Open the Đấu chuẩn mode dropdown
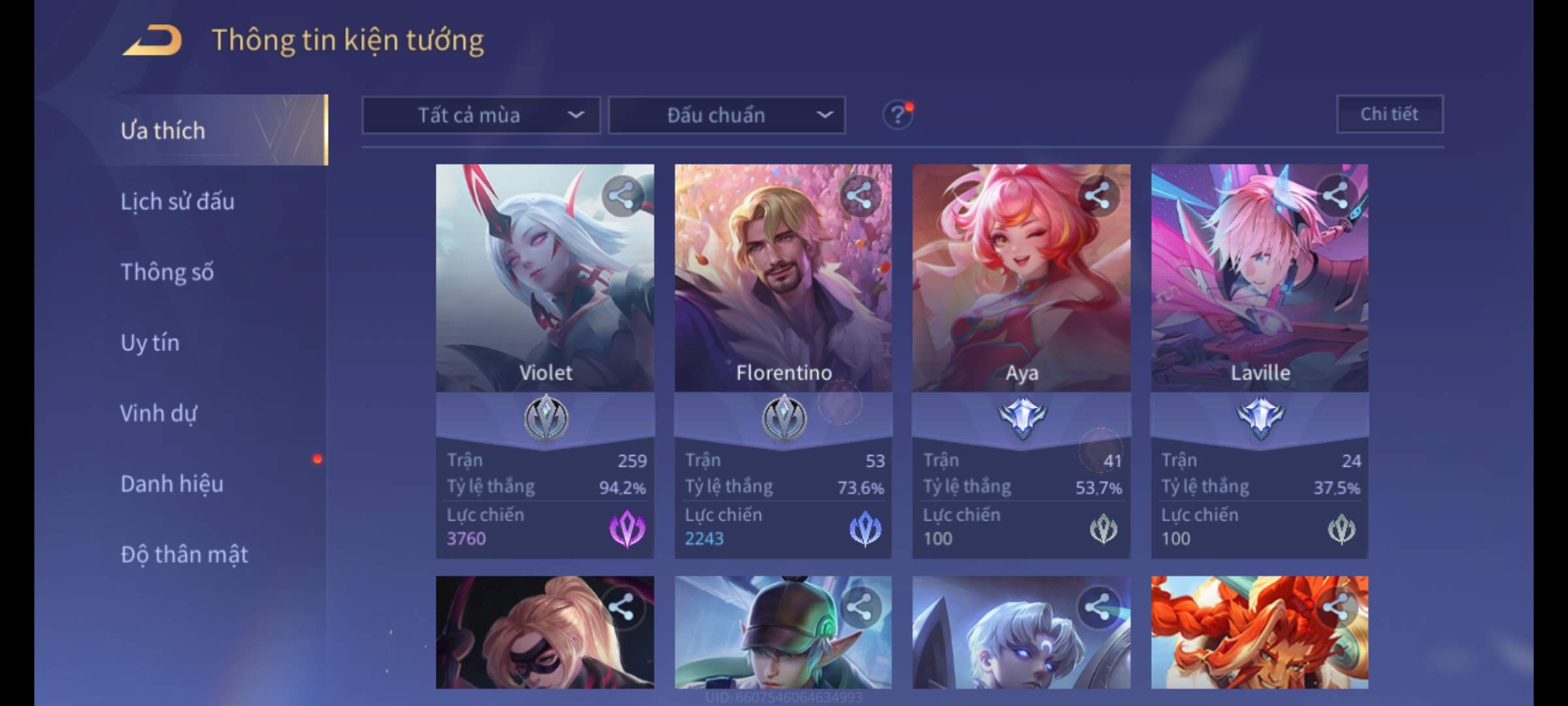Viewport: 1568px width, 706px height. (727, 116)
